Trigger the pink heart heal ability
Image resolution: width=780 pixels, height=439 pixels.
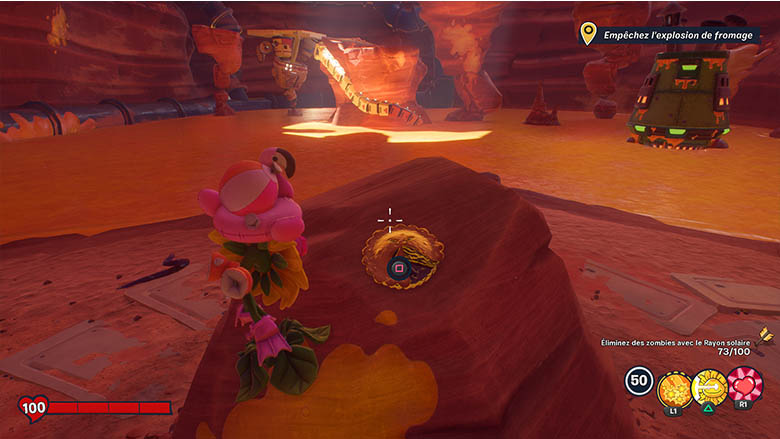(745, 384)
